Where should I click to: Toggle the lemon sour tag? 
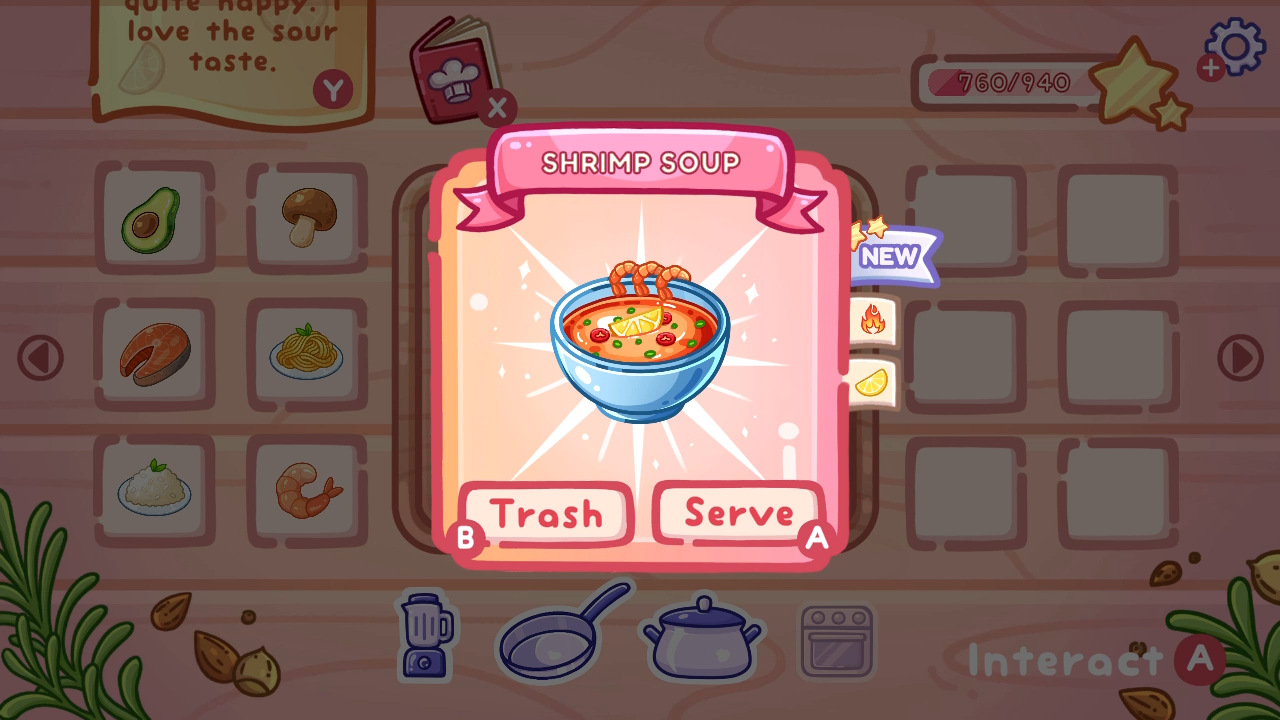(x=872, y=383)
